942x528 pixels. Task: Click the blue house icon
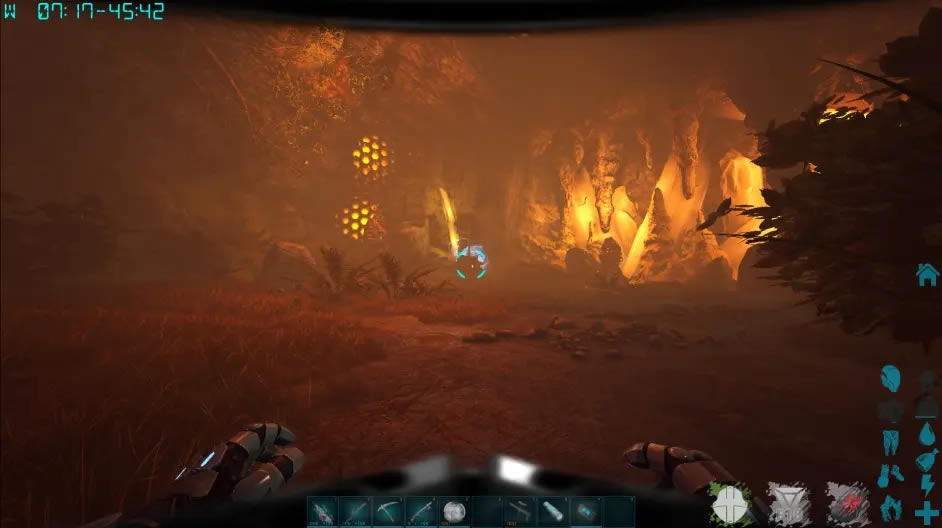[x=927, y=273]
